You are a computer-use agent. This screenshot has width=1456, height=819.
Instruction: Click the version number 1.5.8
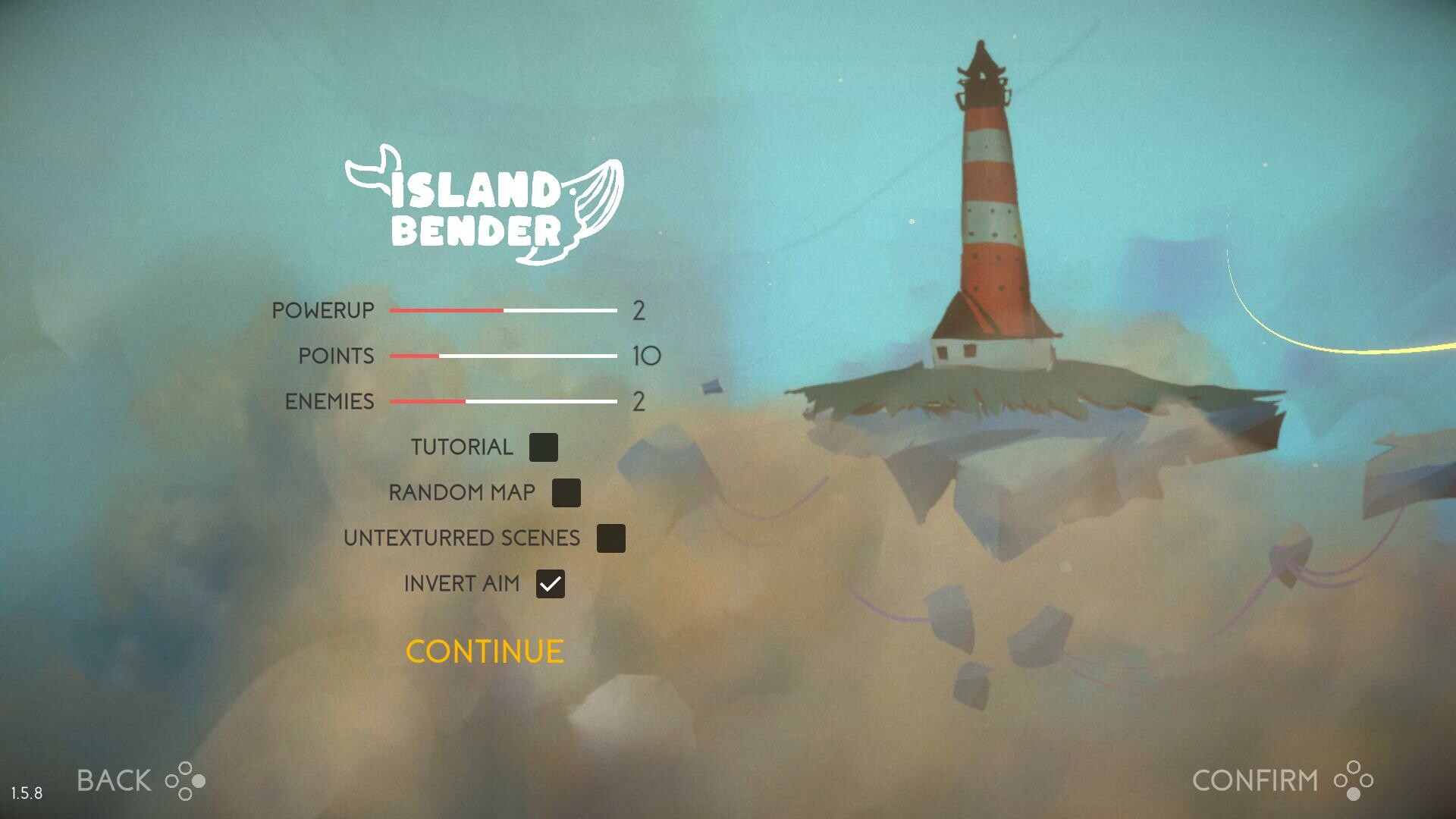tap(28, 793)
